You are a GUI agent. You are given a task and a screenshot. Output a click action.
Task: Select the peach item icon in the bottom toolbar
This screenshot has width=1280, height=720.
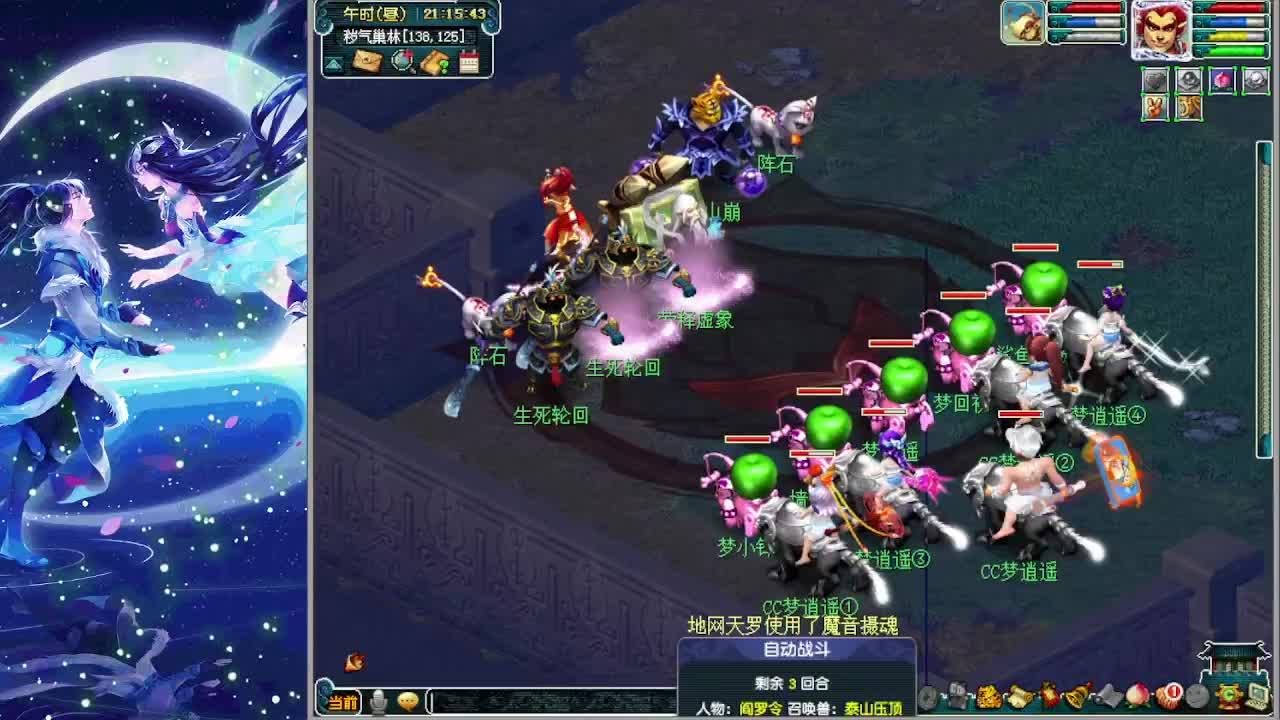tap(1137, 695)
